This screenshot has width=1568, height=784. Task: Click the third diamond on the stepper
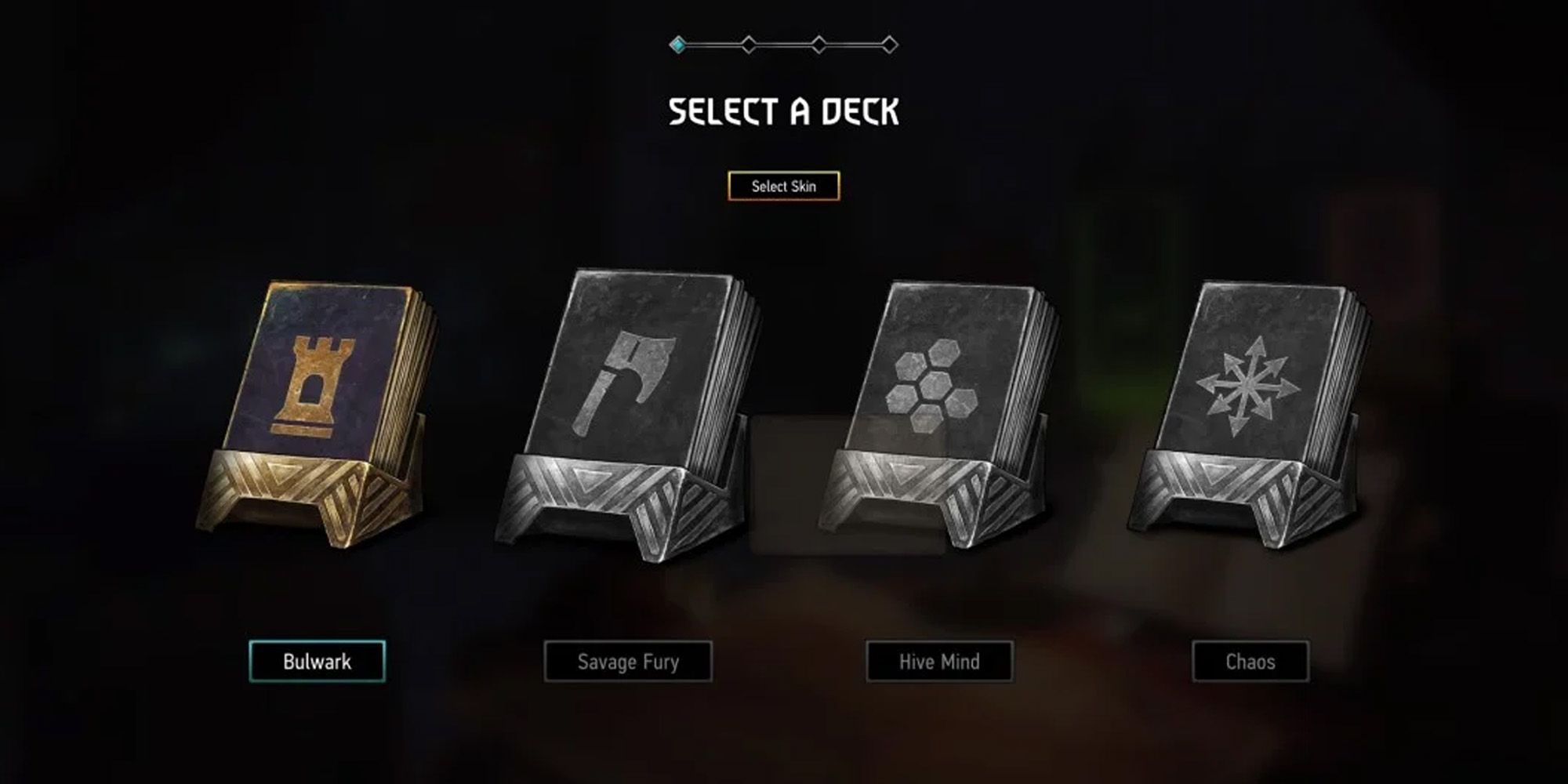pyautogui.click(x=818, y=44)
